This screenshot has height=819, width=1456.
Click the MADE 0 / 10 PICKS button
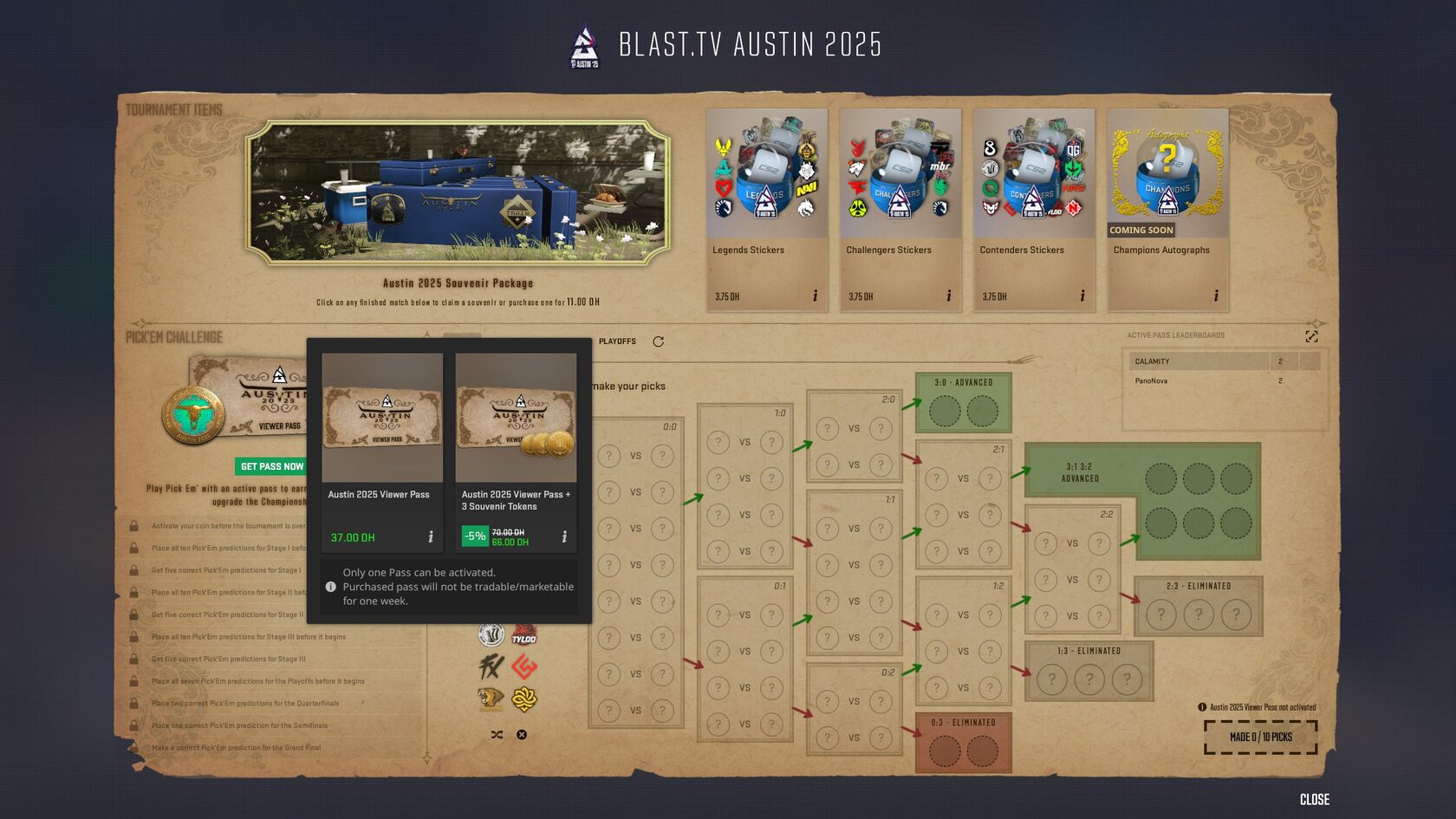point(1261,738)
